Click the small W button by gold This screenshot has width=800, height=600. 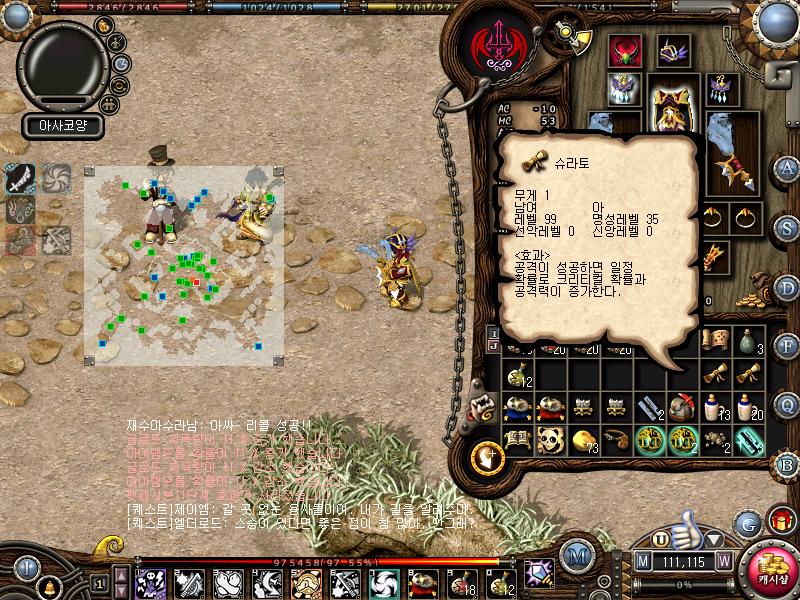(x=723, y=563)
